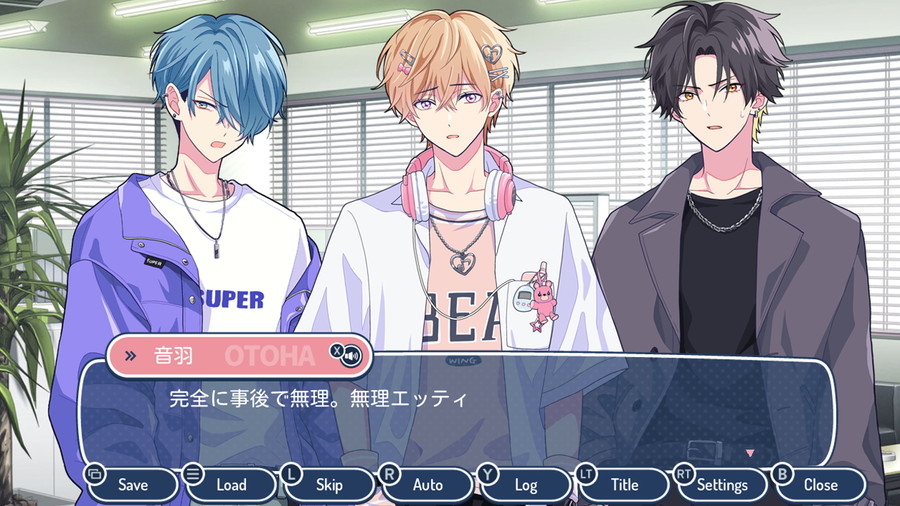
Task: Close the dialogue window
Action: click(x=820, y=485)
